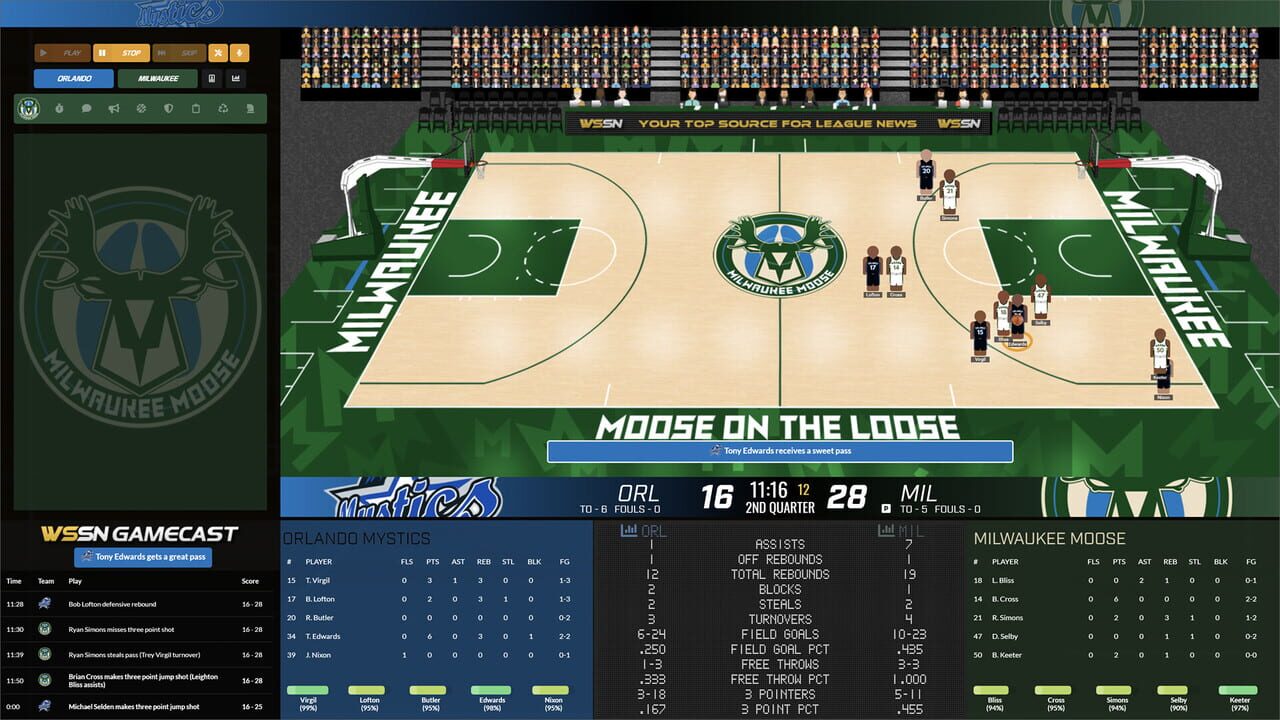
Task: Click the SKIP playback control
Action: point(180,53)
